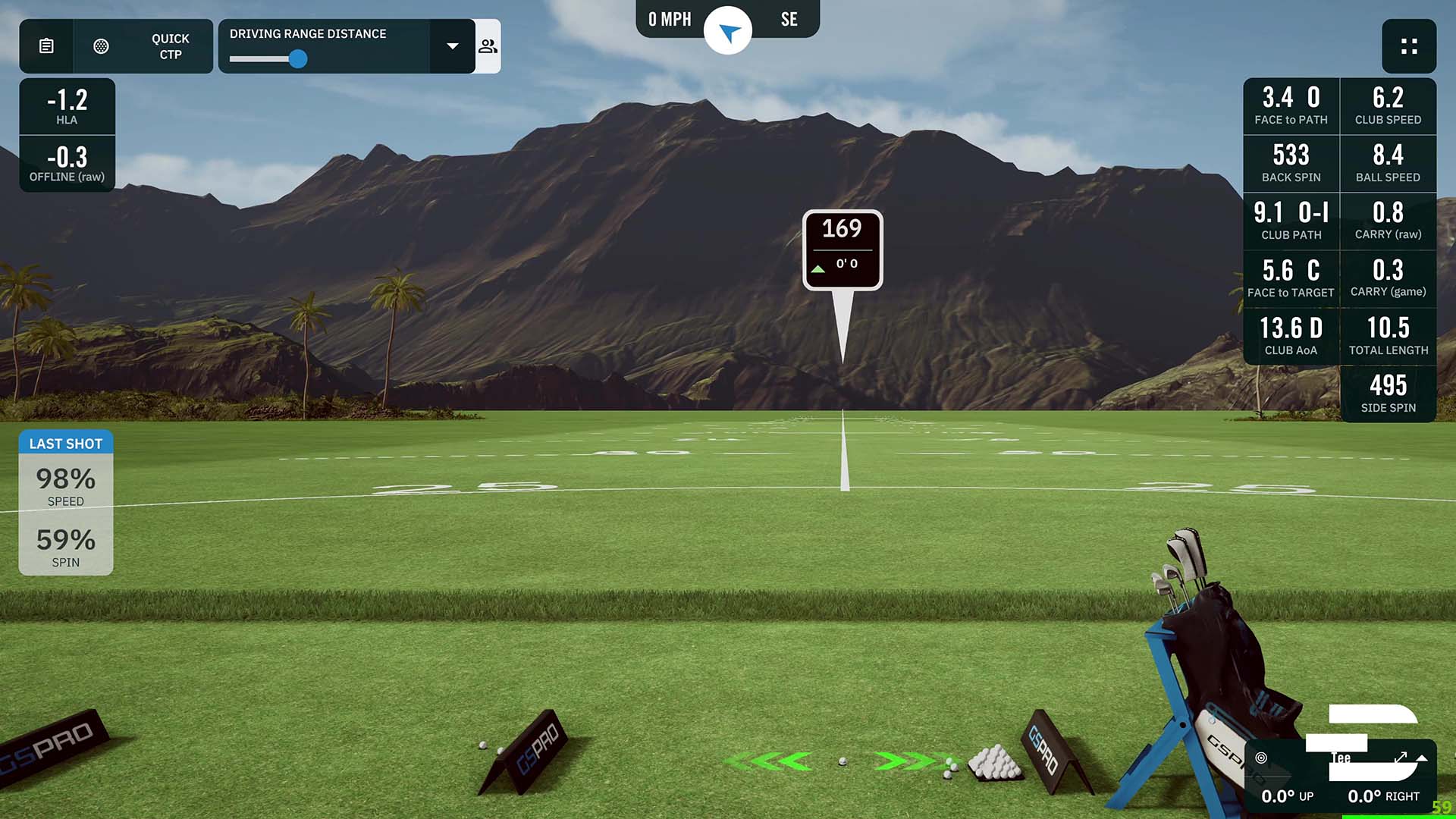Click the golf ball icon

click(101, 46)
